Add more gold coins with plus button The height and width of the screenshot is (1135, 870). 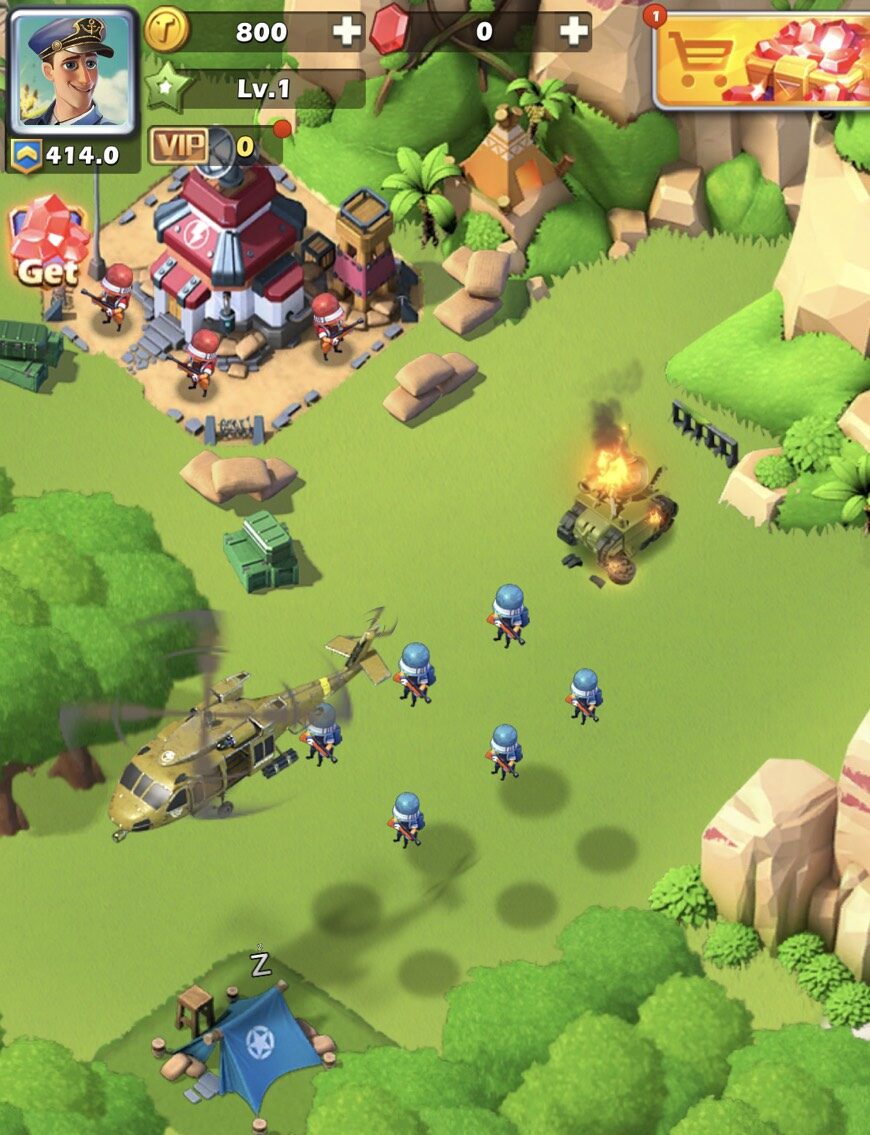click(x=347, y=32)
